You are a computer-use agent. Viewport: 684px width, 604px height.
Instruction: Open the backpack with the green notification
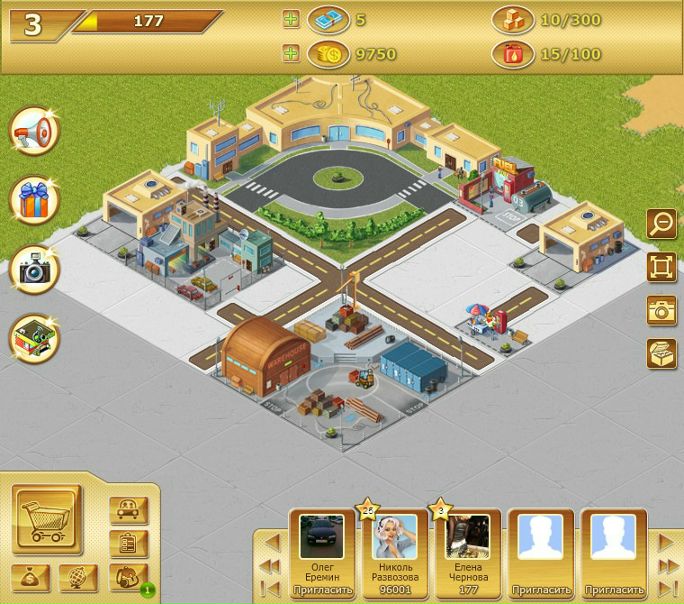click(x=128, y=577)
